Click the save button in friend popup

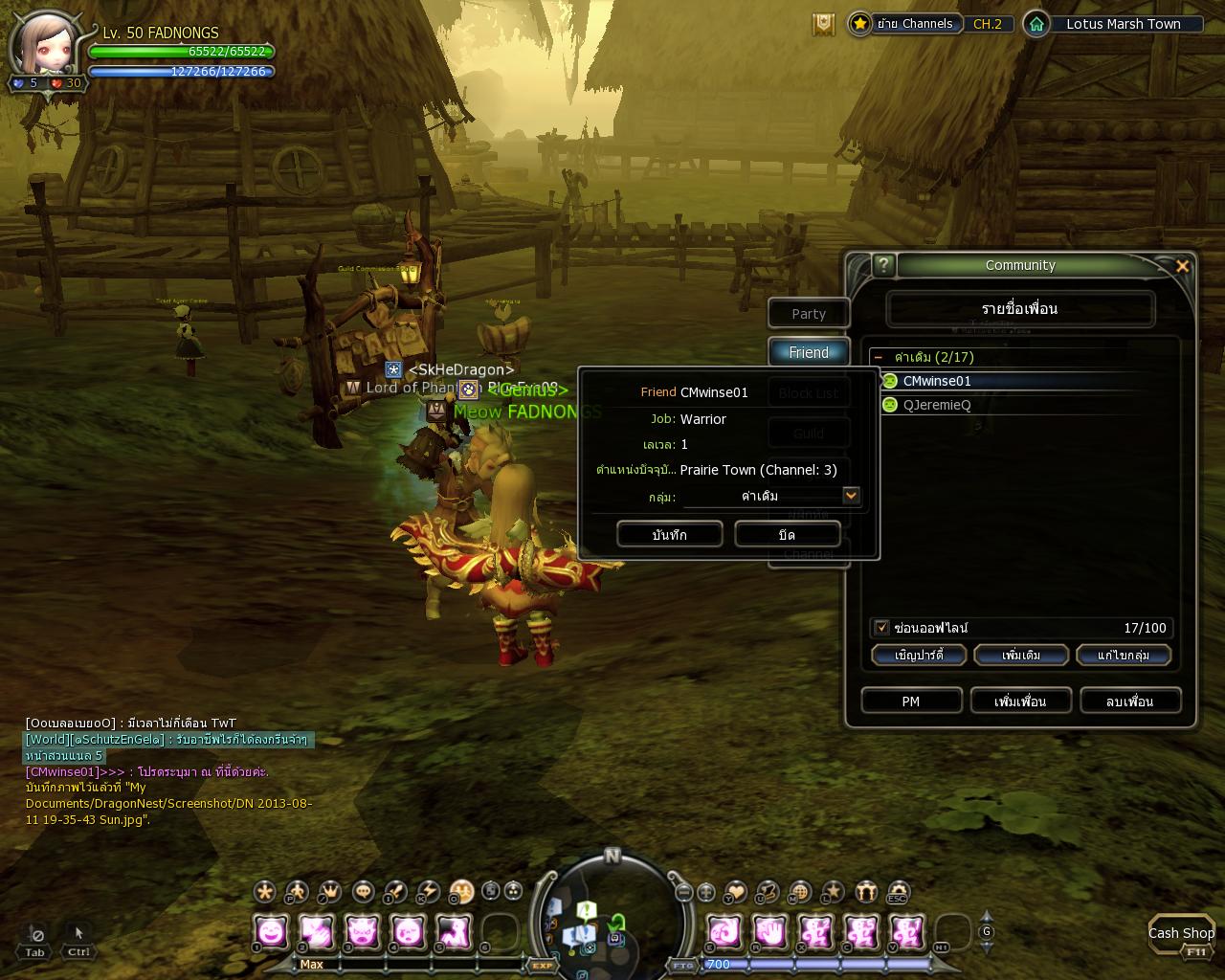click(669, 535)
